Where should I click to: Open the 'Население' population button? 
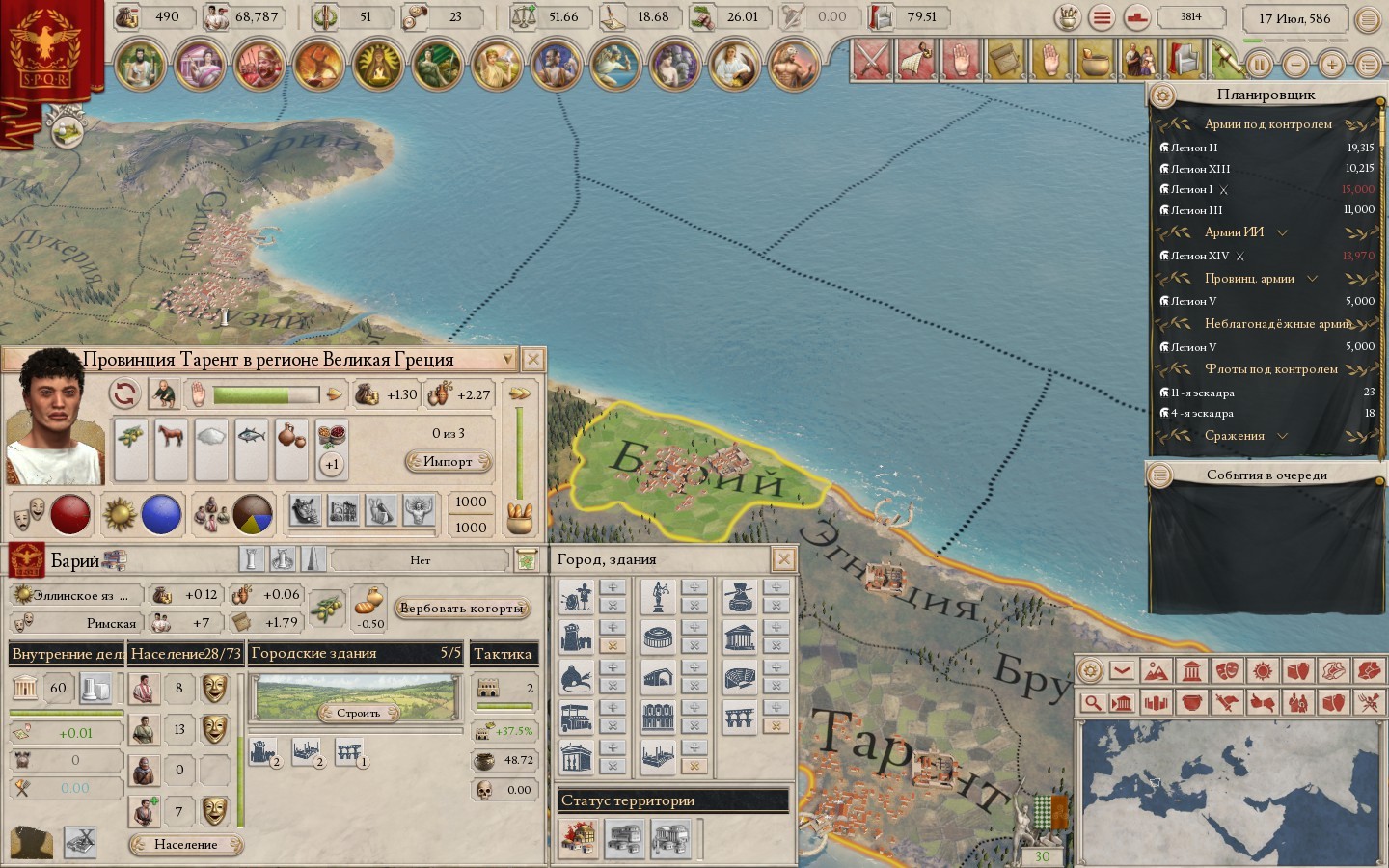click(185, 845)
